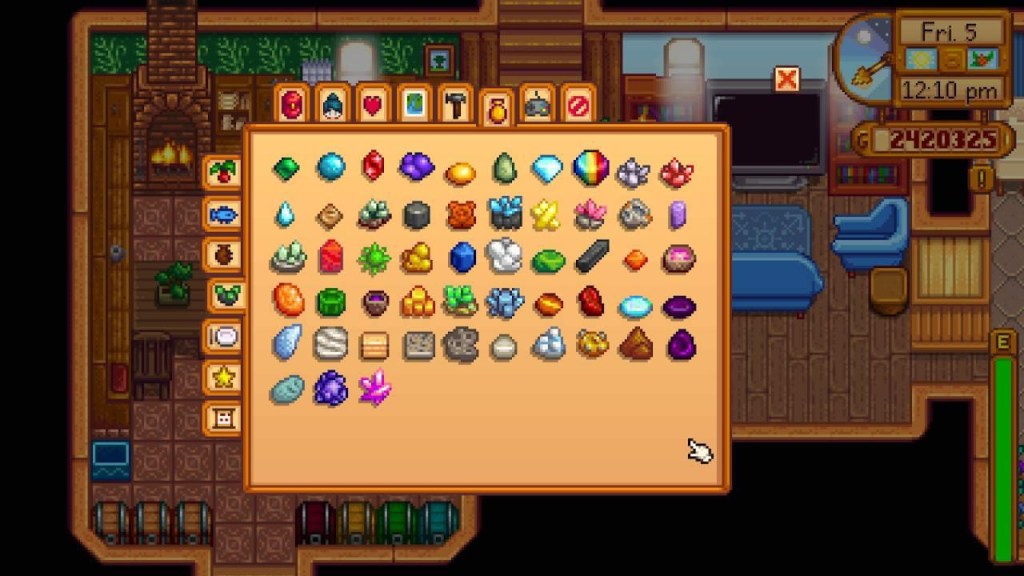Image resolution: width=1024 pixels, height=576 pixels.
Task: Pick the dark Obsidian bar mineral
Action: point(591,257)
